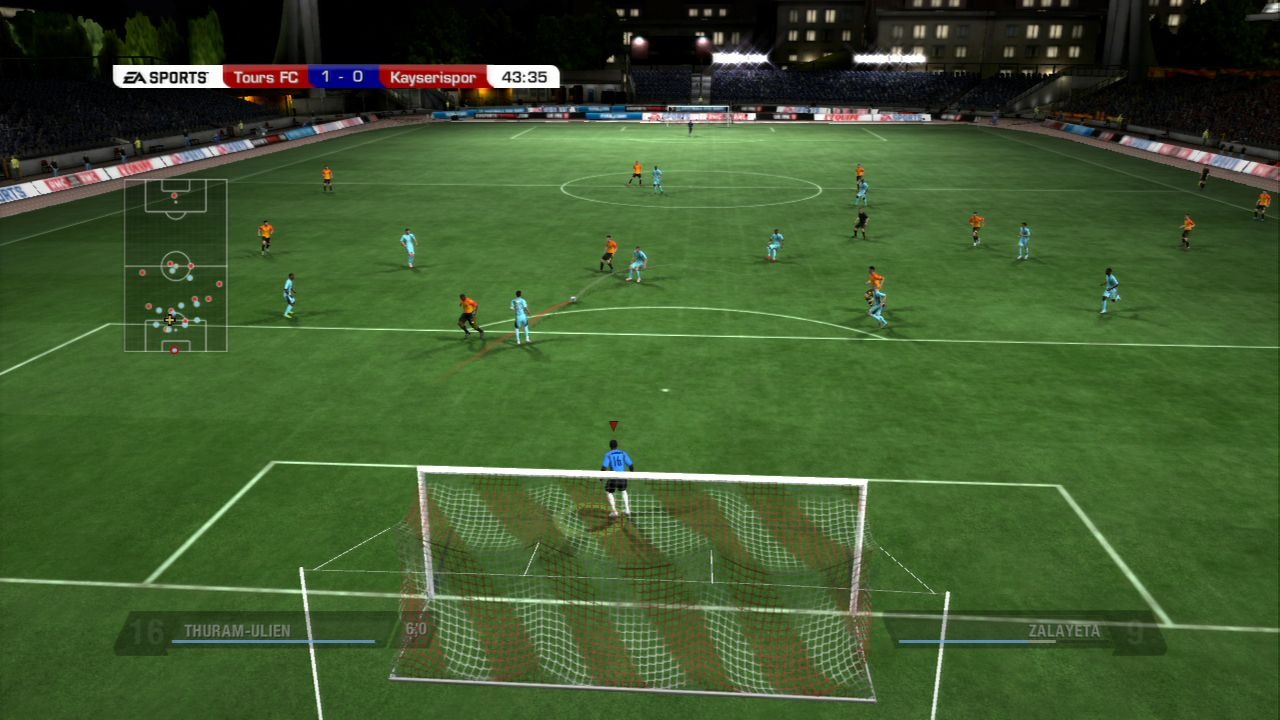The image size is (1280, 720).
Task: Click the EA Sports logo on scoreboard
Action: coord(167,77)
